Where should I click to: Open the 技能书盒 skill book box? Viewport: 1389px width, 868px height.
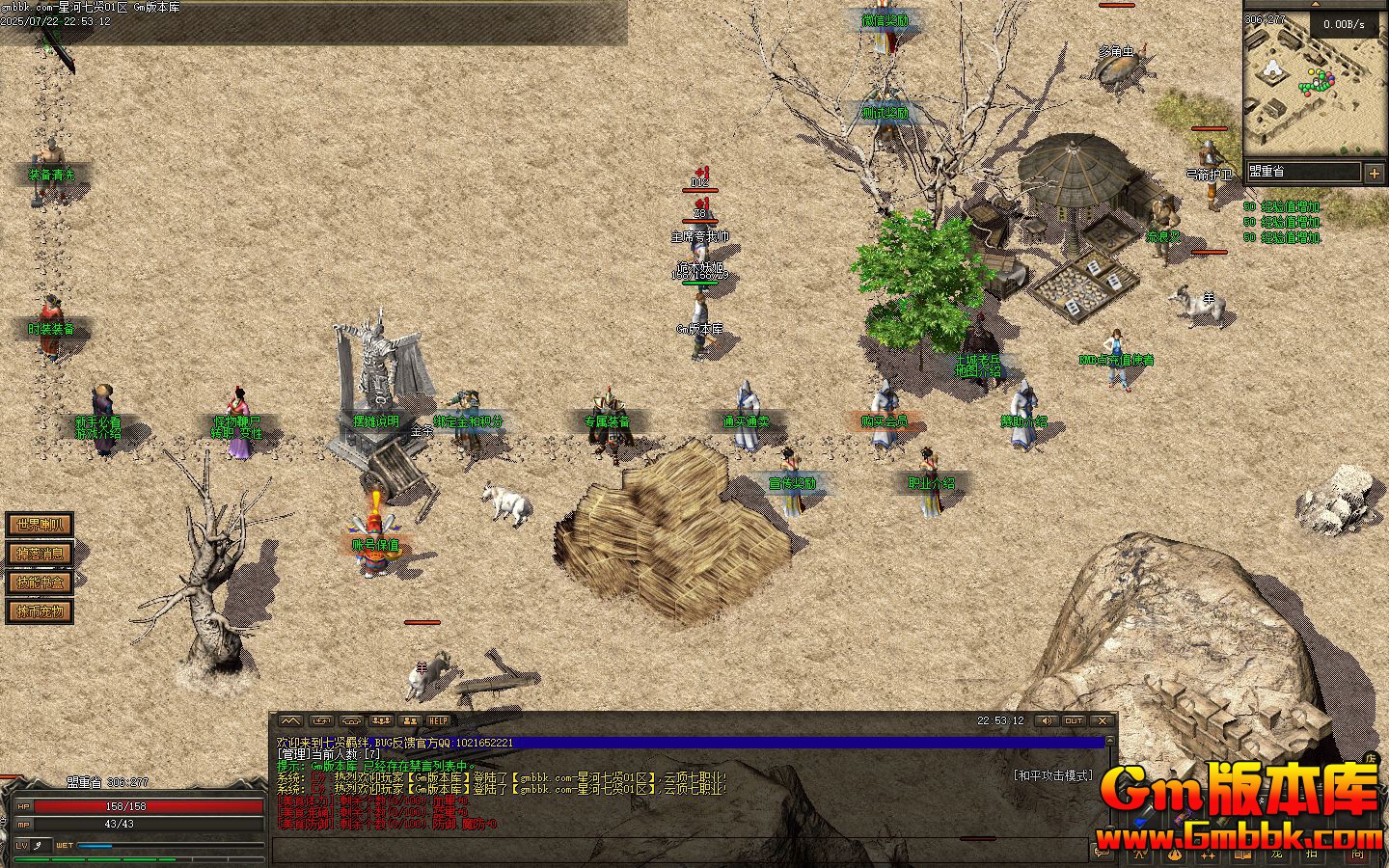pyautogui.click(x=40, y=583)
